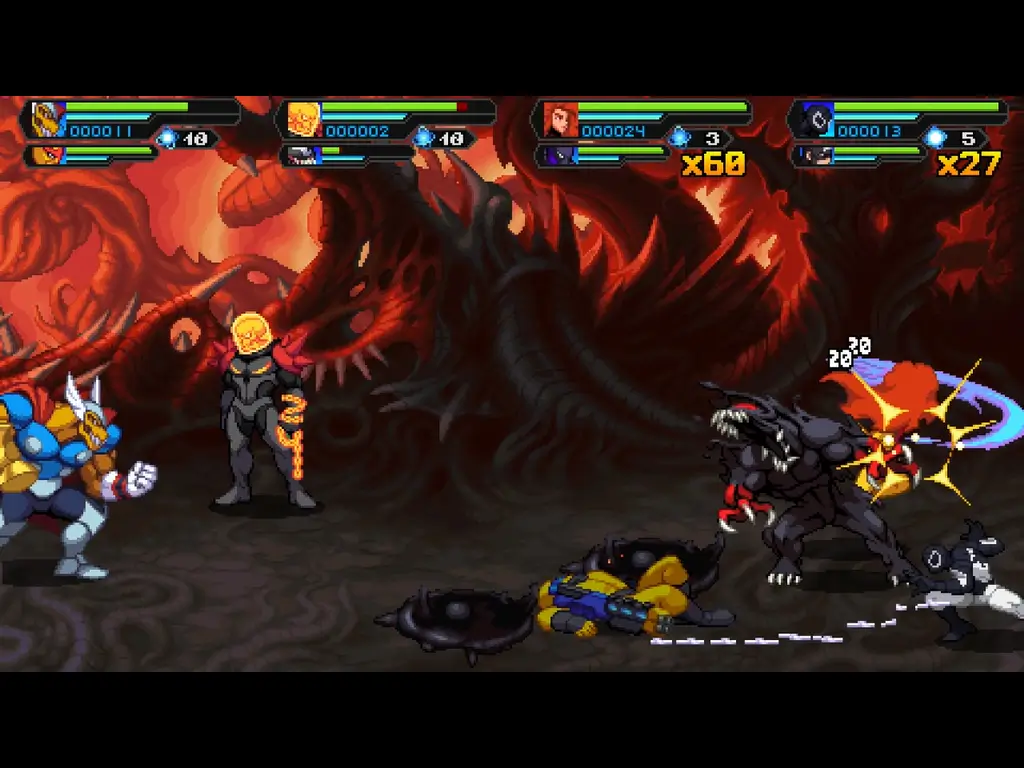Click the red and yellow partner portrait
This screenshot has width=1024, height=768.
(48, 155)
